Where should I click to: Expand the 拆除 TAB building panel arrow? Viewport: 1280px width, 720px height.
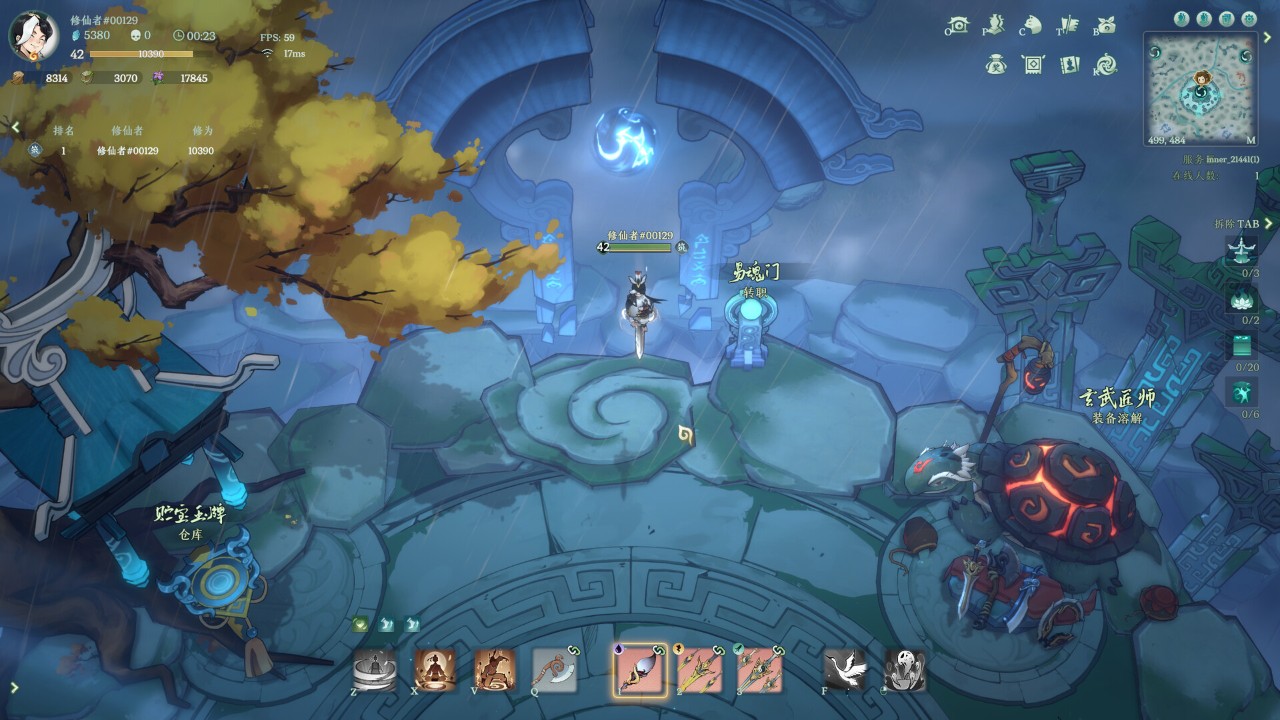coord(1268,224)
